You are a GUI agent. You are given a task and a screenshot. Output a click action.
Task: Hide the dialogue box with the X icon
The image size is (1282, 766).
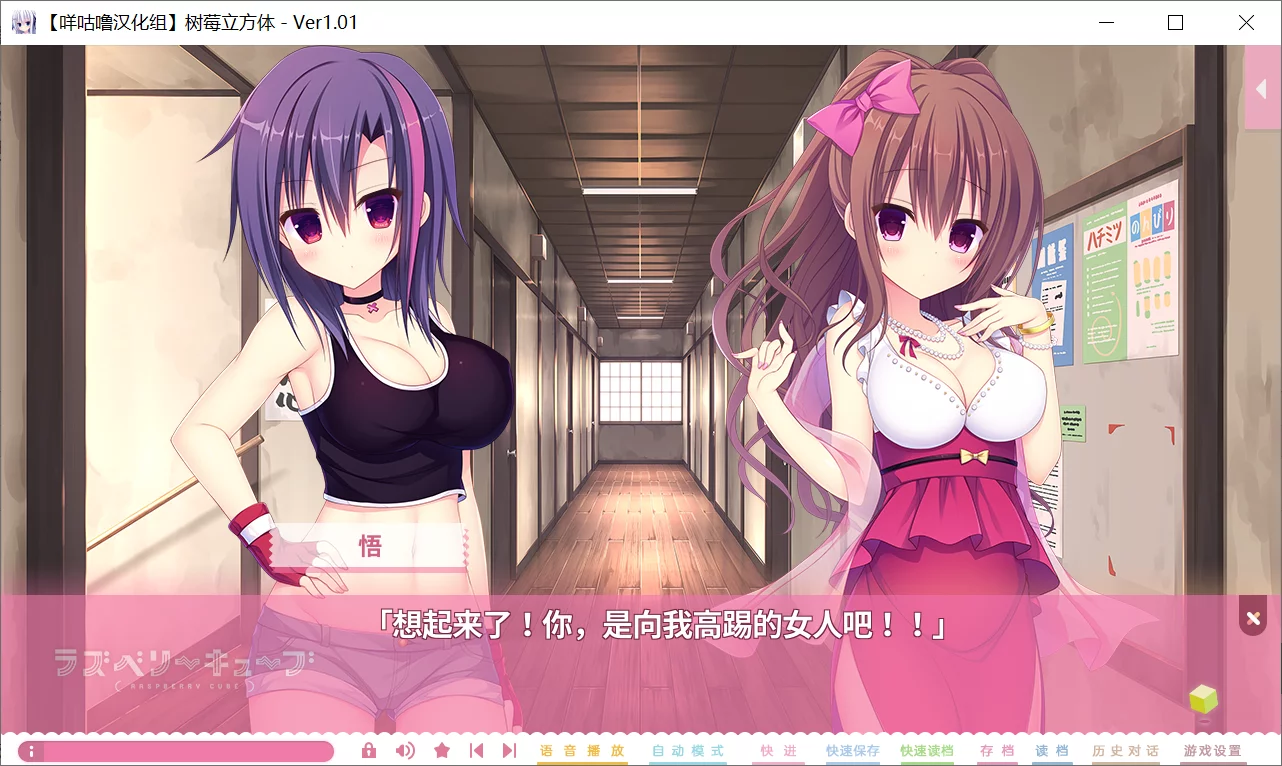(x=1252, y=616)
